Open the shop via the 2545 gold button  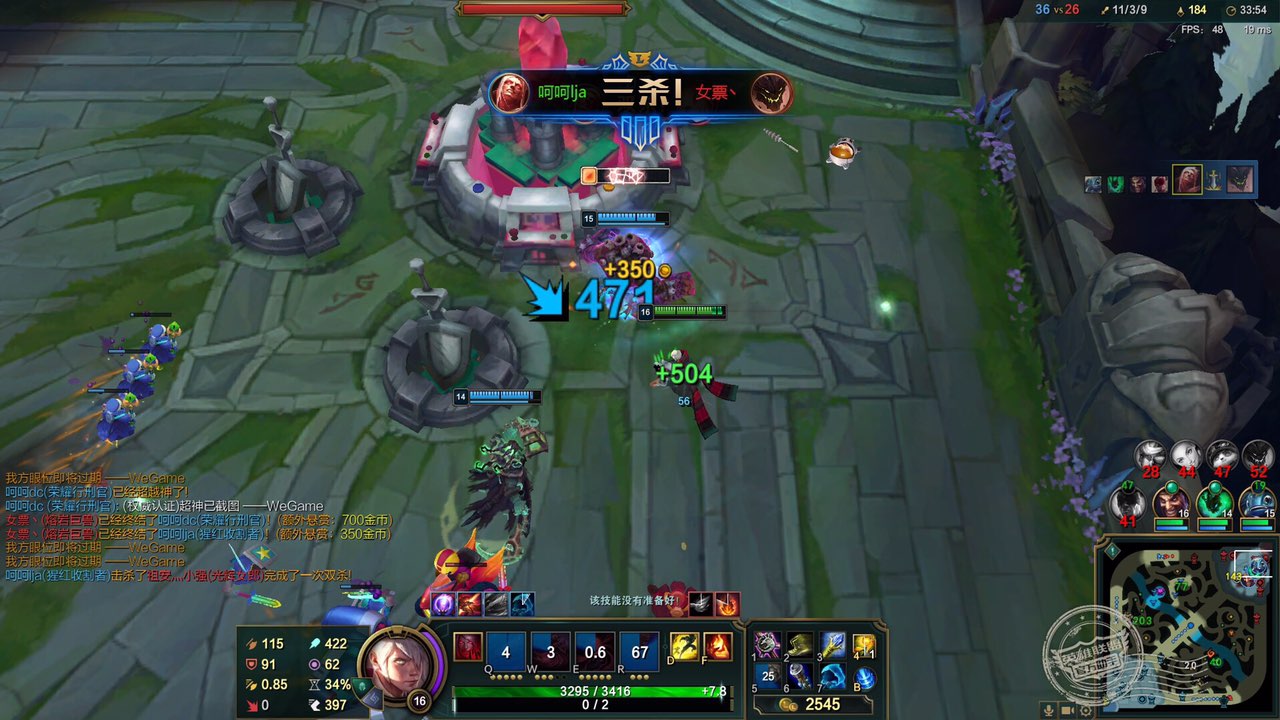tap(812, 704)
